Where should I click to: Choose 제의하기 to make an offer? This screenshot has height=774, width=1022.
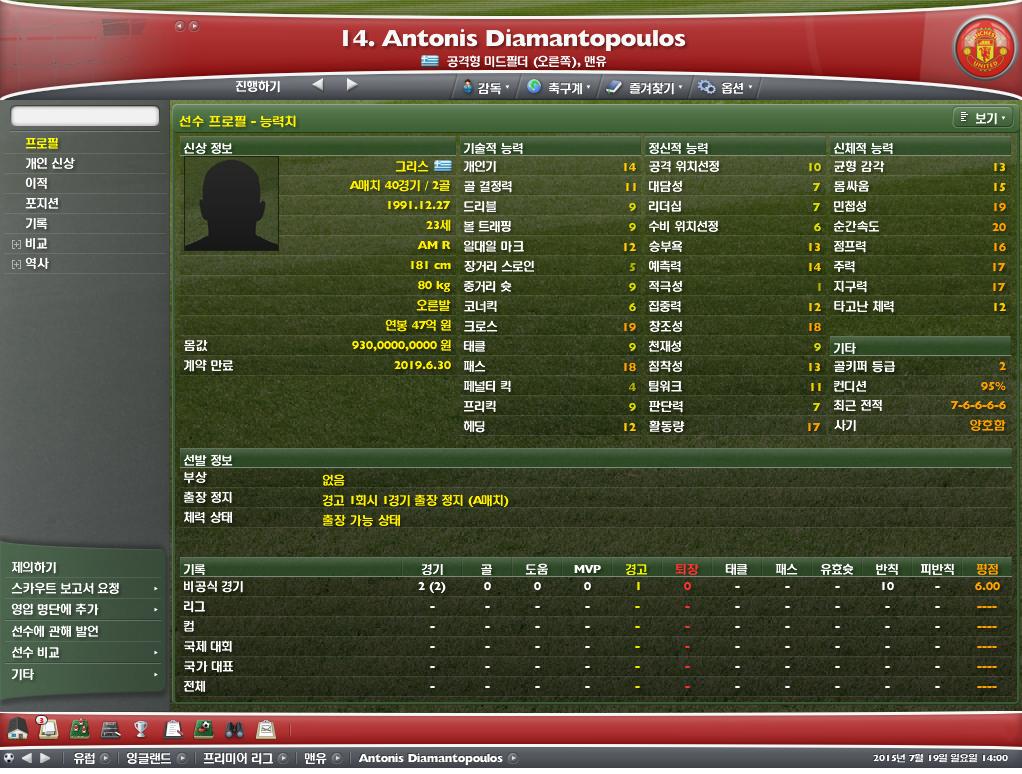[34, 567]
